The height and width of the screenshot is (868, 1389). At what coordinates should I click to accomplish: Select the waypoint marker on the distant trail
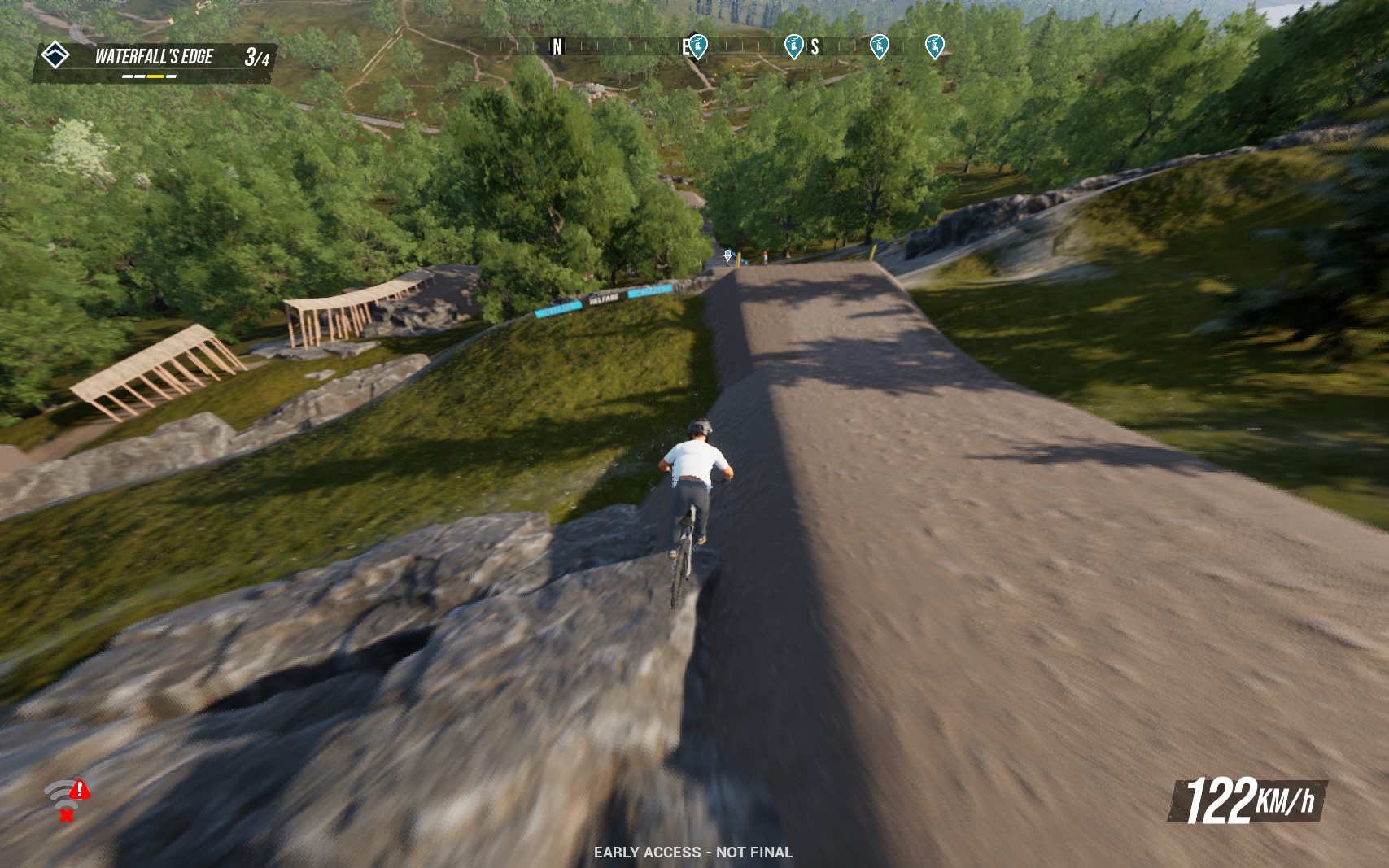(x=727, y=255)
